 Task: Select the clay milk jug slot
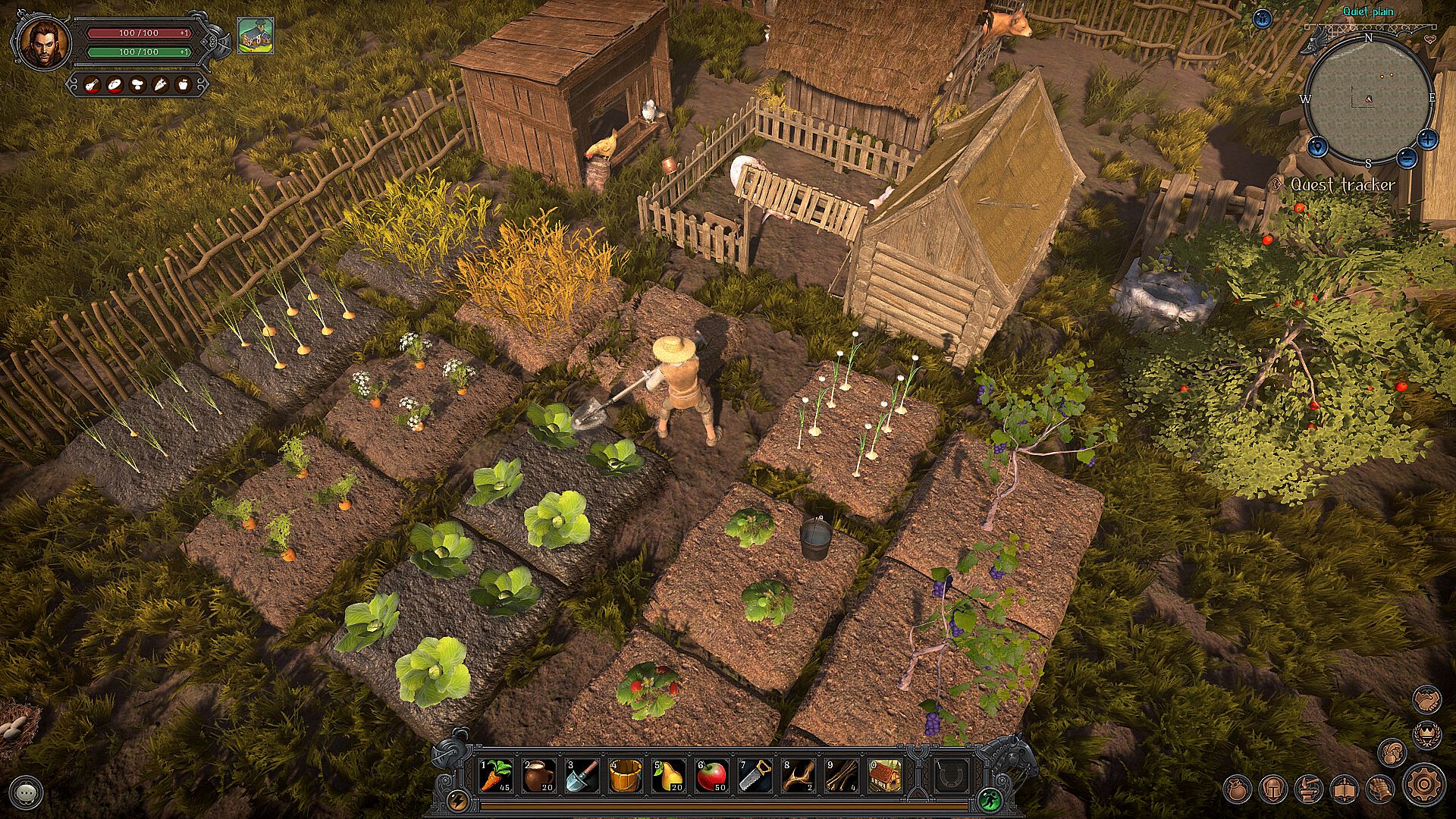pyautogui.click(x=538, y=777)
